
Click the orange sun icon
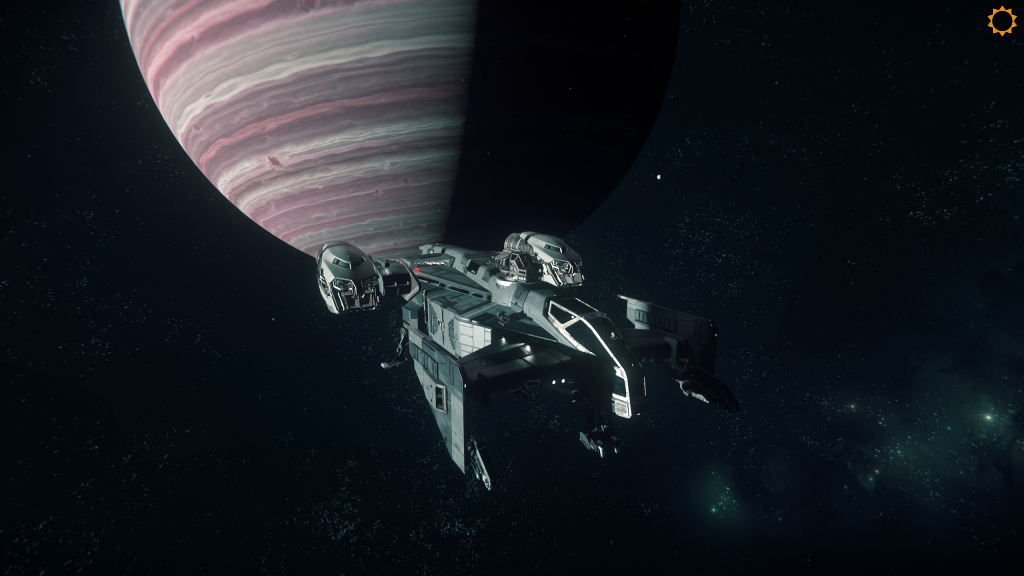(x=1001, y=21)
